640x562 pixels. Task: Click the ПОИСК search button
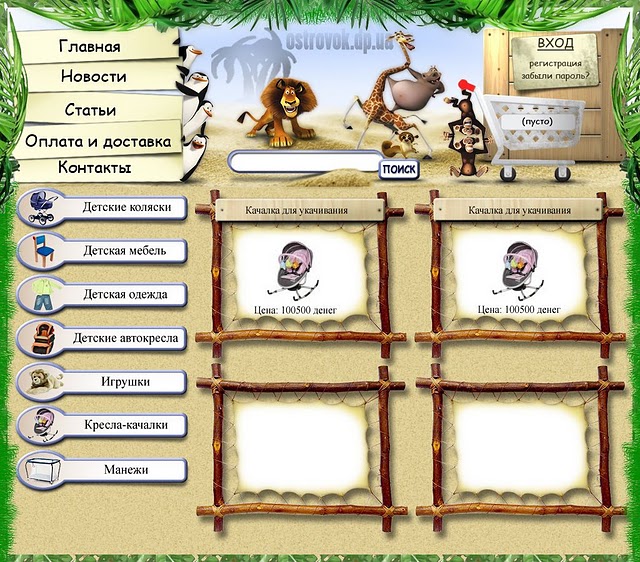click(x=399, y=169)
